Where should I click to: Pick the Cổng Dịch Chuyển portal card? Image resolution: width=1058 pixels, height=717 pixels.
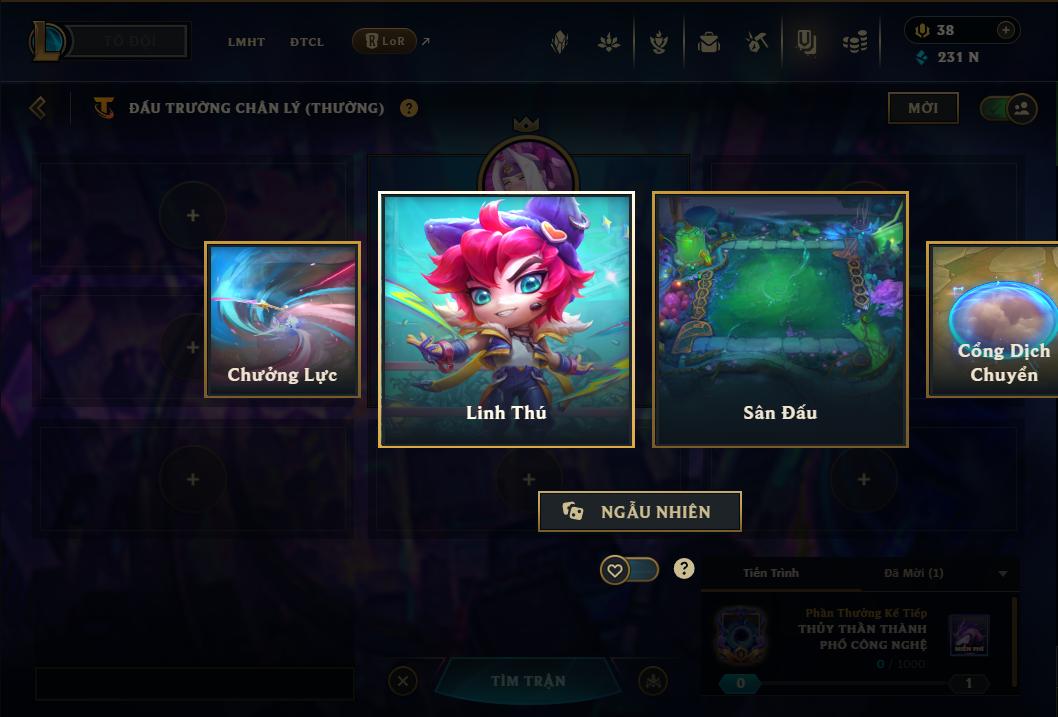[993, 319]
